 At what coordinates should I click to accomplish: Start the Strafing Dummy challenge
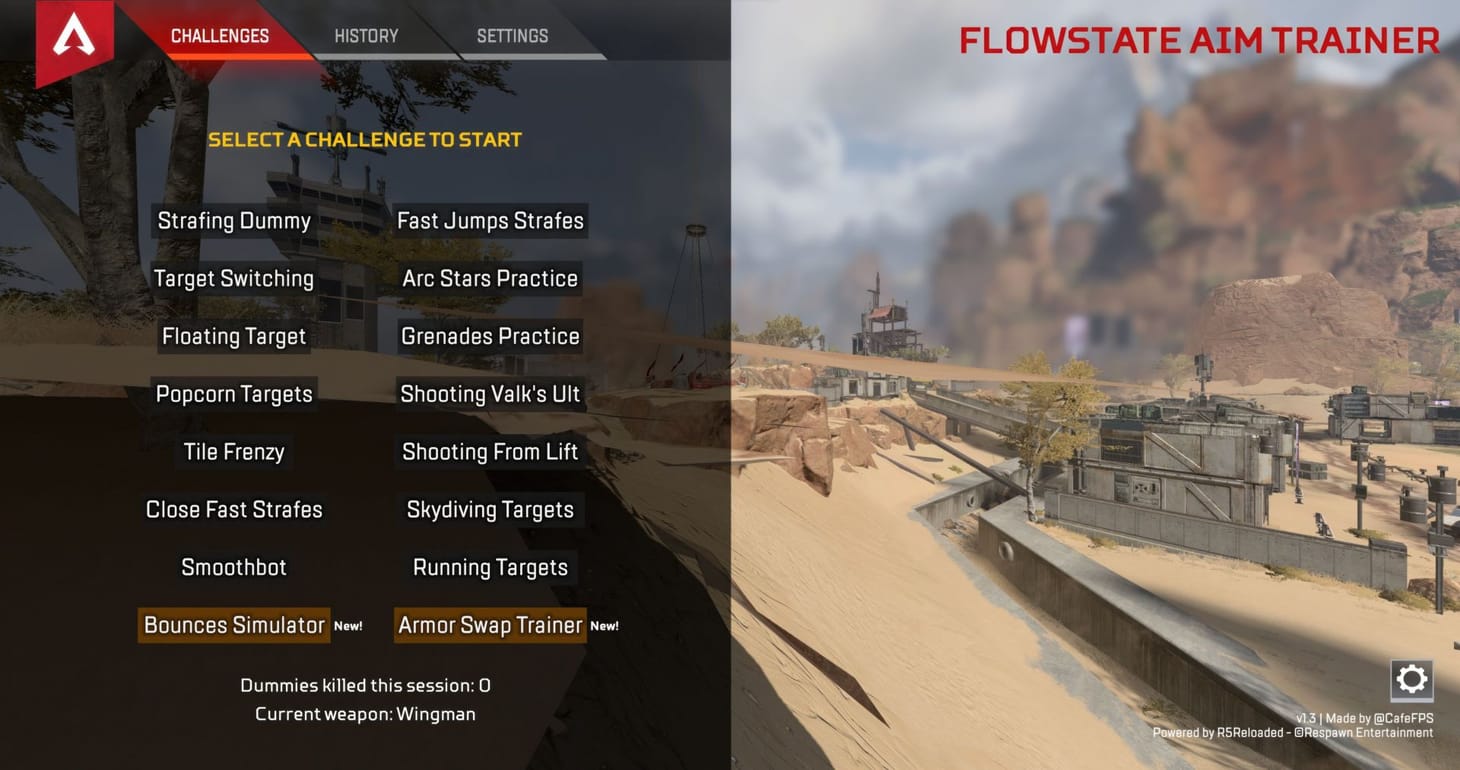coord(233,220)
